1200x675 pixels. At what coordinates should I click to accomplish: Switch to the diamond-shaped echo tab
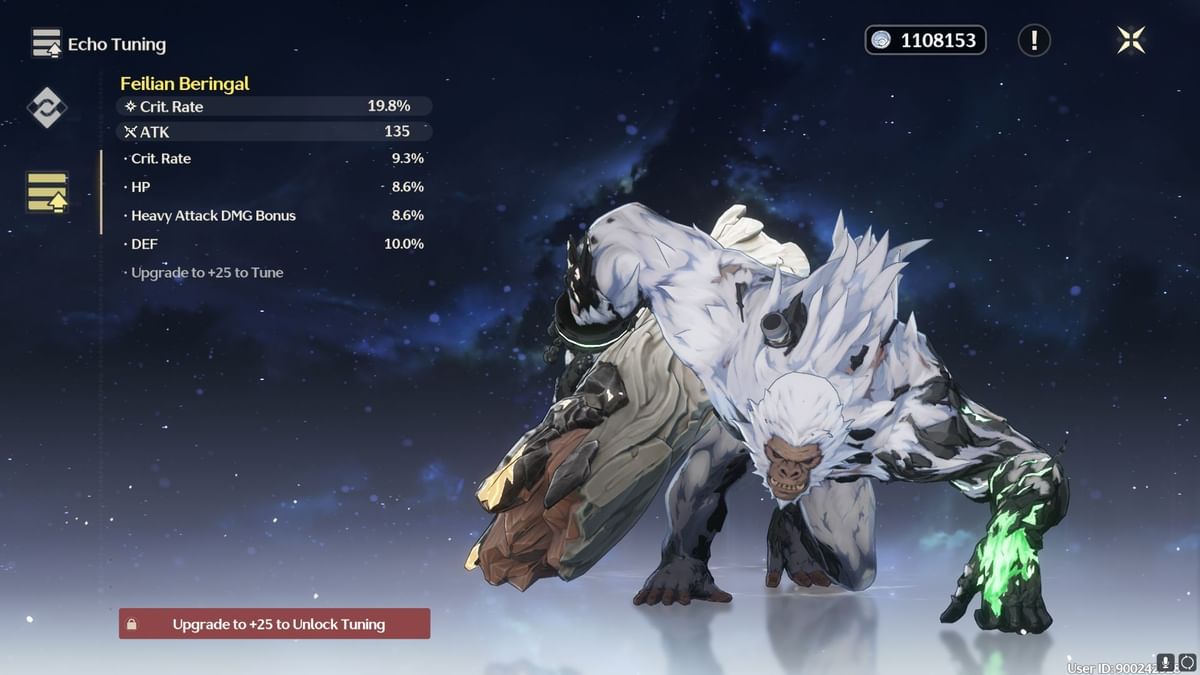pyautogui.click(x=47, y=107)
